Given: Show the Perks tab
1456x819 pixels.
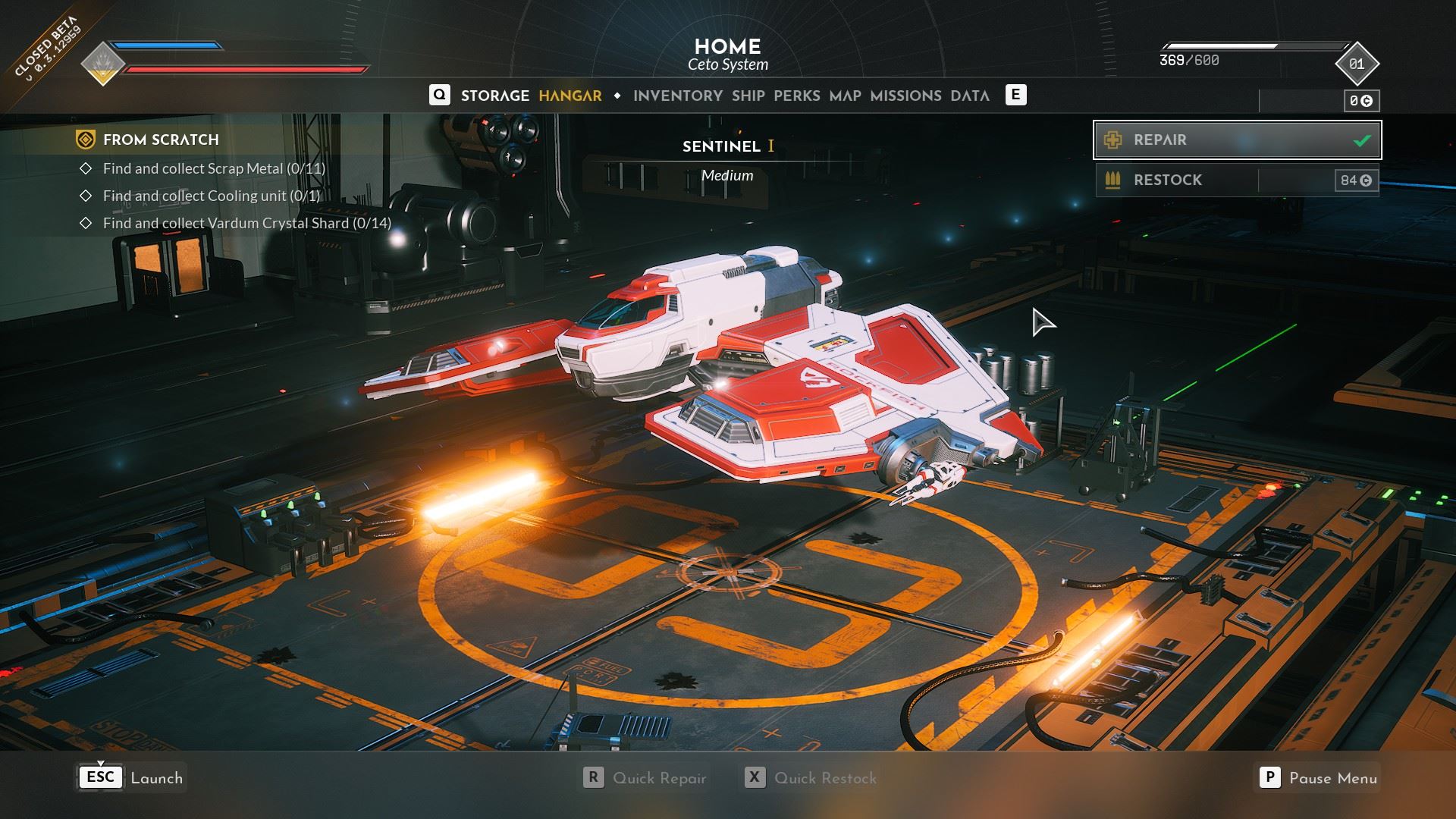Looking at the screenshot, I should (796, 96).
